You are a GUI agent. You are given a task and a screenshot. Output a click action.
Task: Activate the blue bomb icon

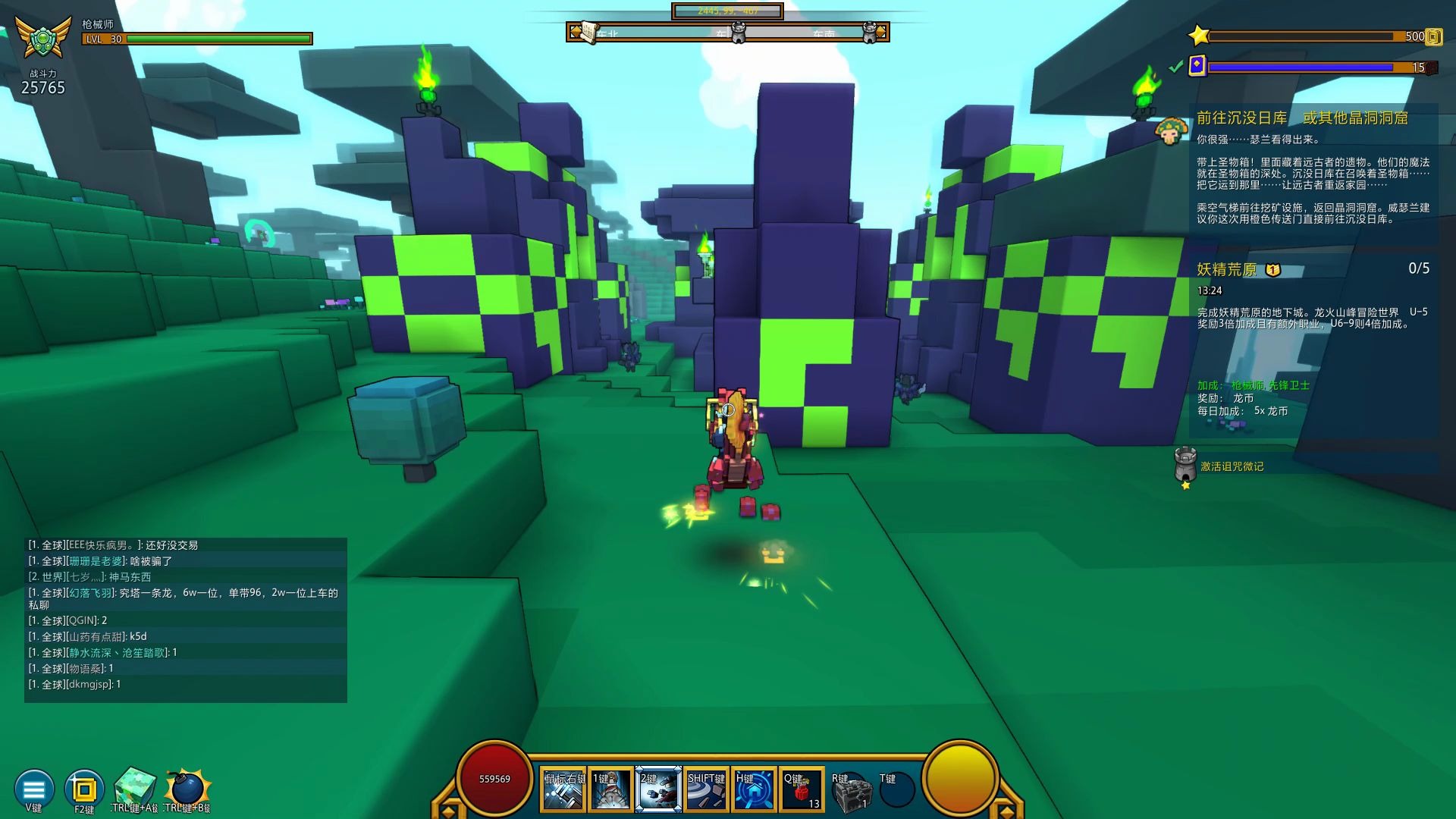[x=187, y=789]
